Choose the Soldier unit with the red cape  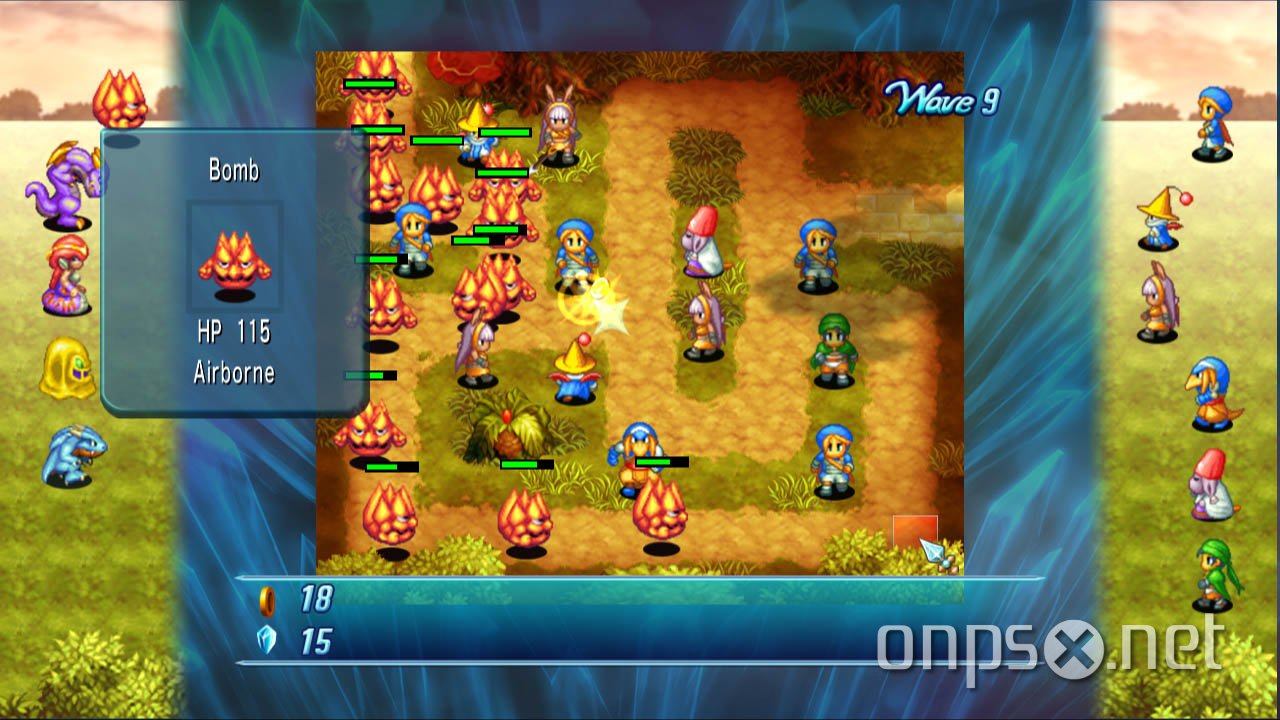[1214, 123]
